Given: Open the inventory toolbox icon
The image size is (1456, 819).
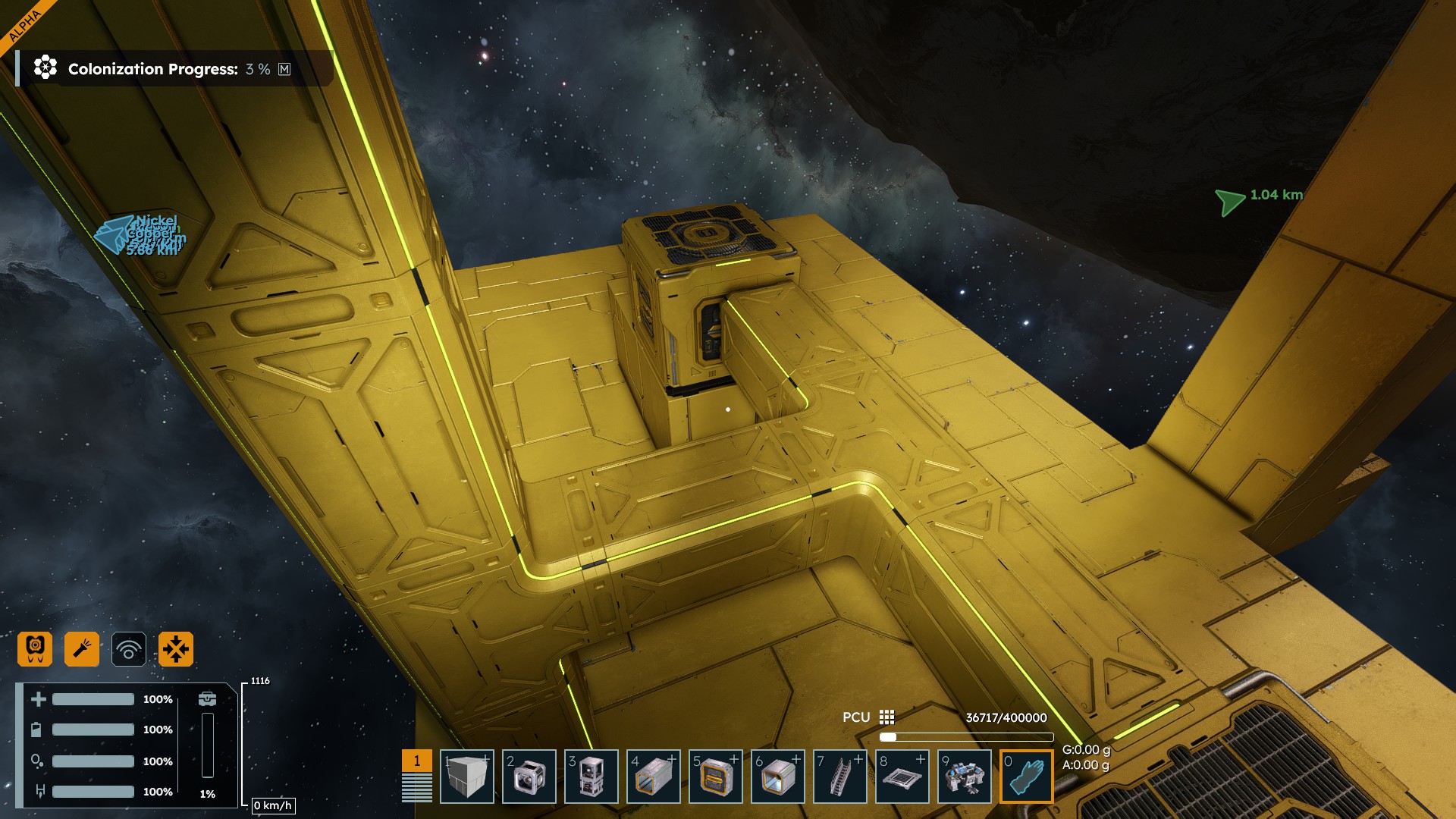Looking at the screenshot, I should [x=207, y=698].
